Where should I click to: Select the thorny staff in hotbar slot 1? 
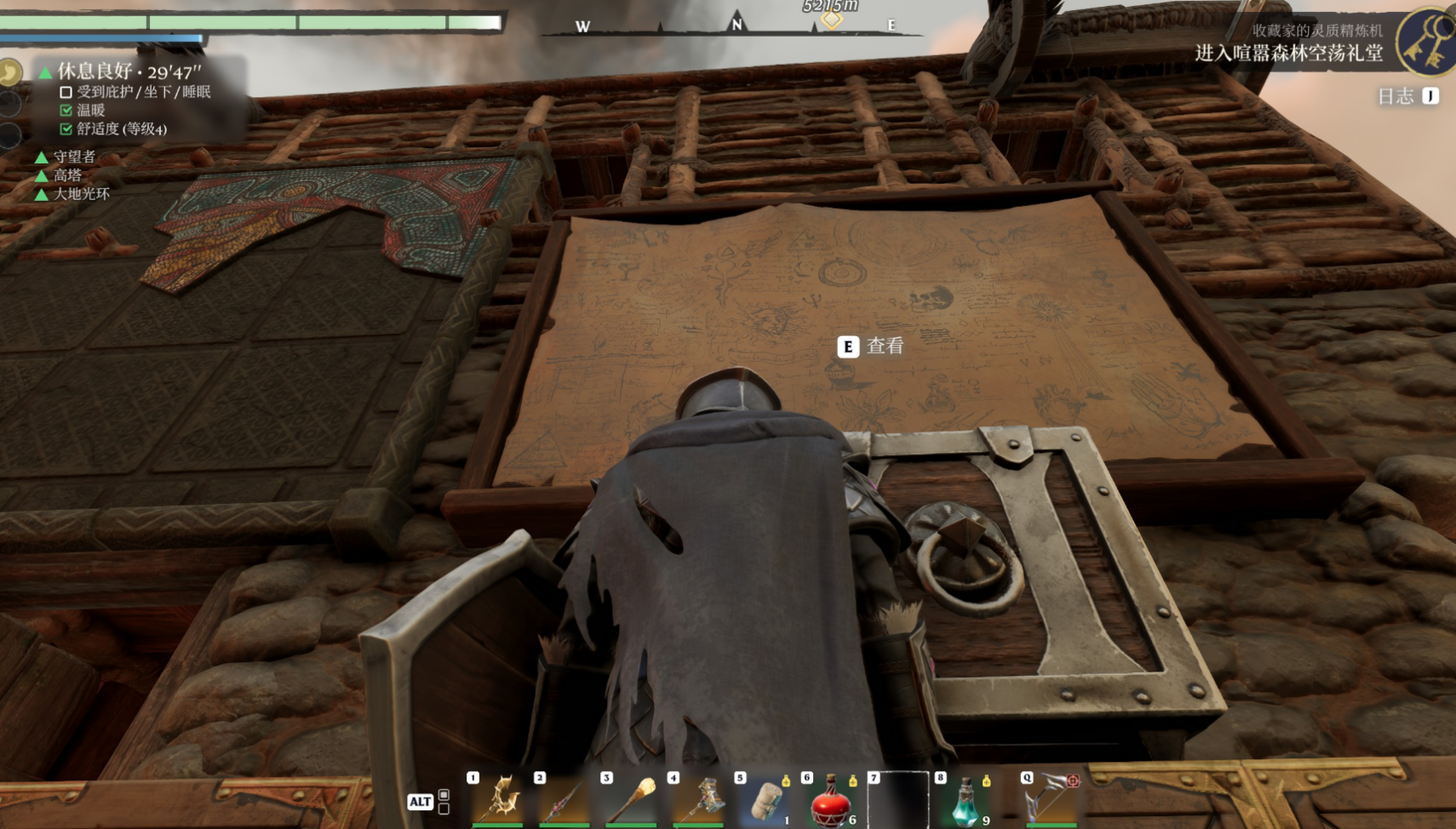[501, 798]
